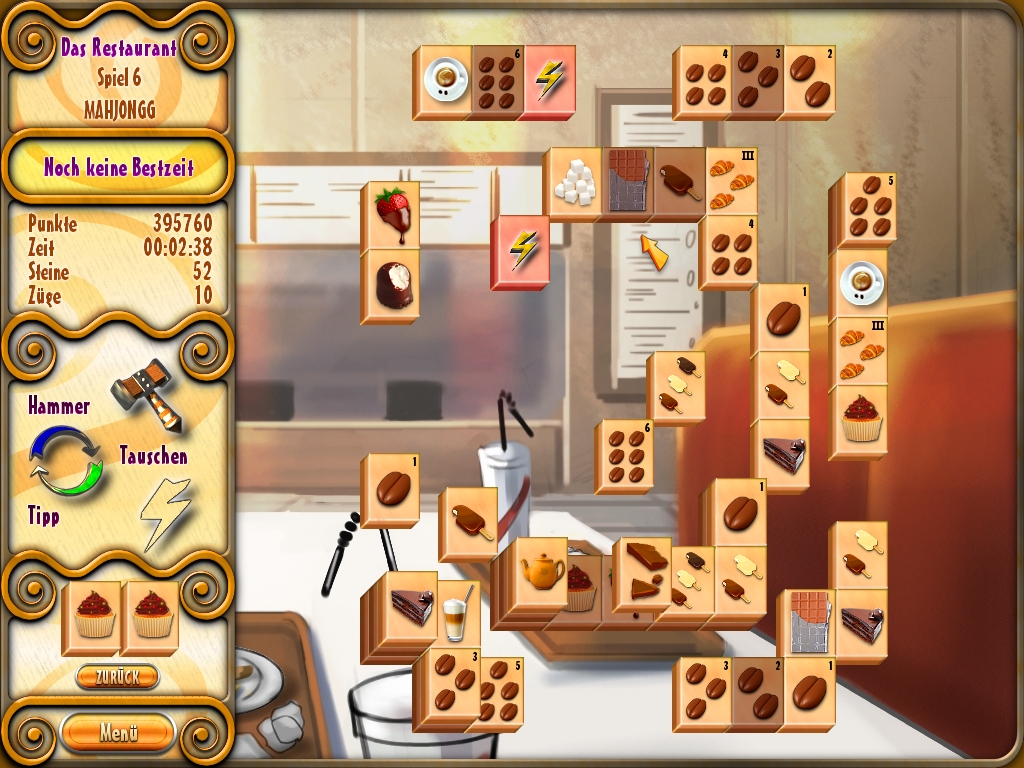Choose the orange teapot tile

click(543, 568)
